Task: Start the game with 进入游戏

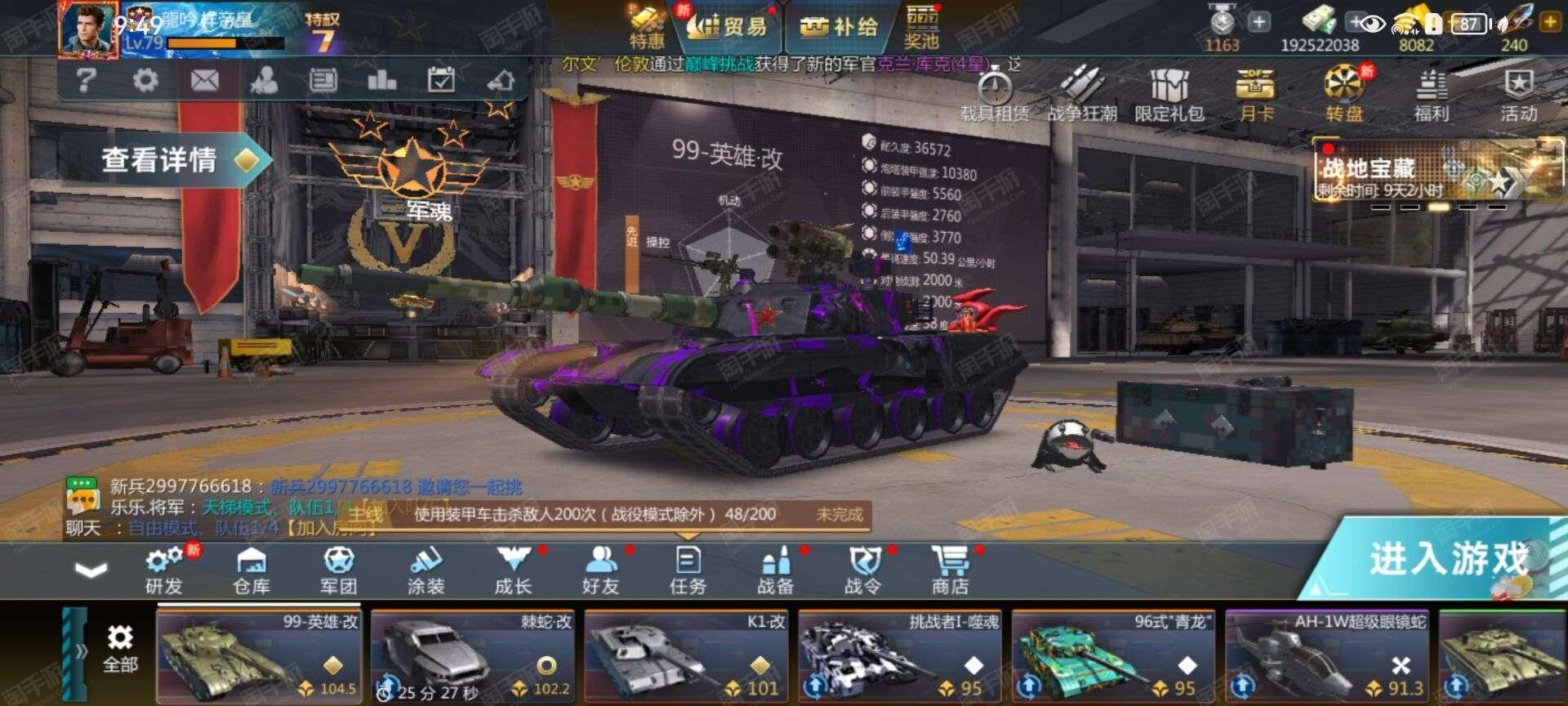Action: (x=1447, y=561)
